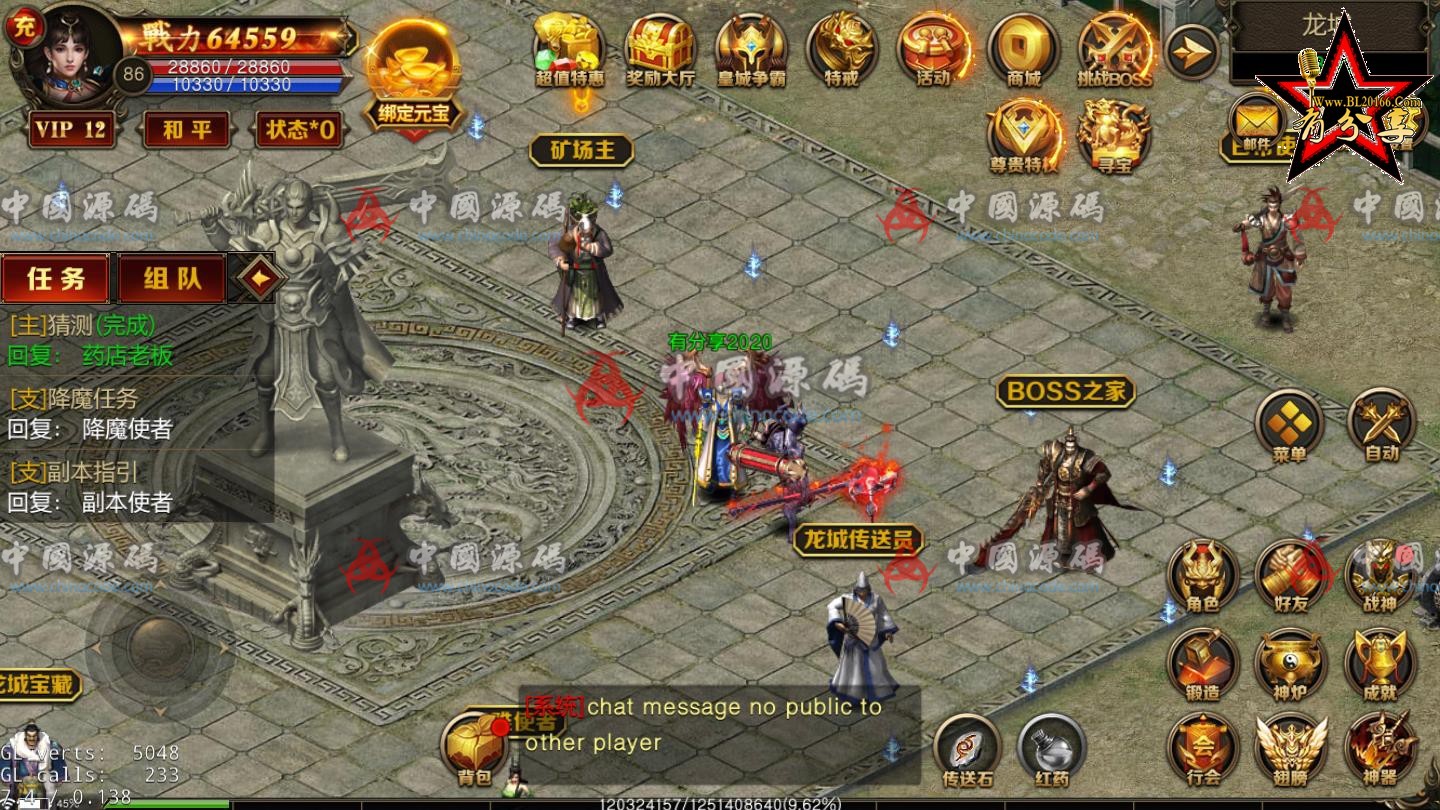Switch to the 组队 team tab

(x=172, y=278)
